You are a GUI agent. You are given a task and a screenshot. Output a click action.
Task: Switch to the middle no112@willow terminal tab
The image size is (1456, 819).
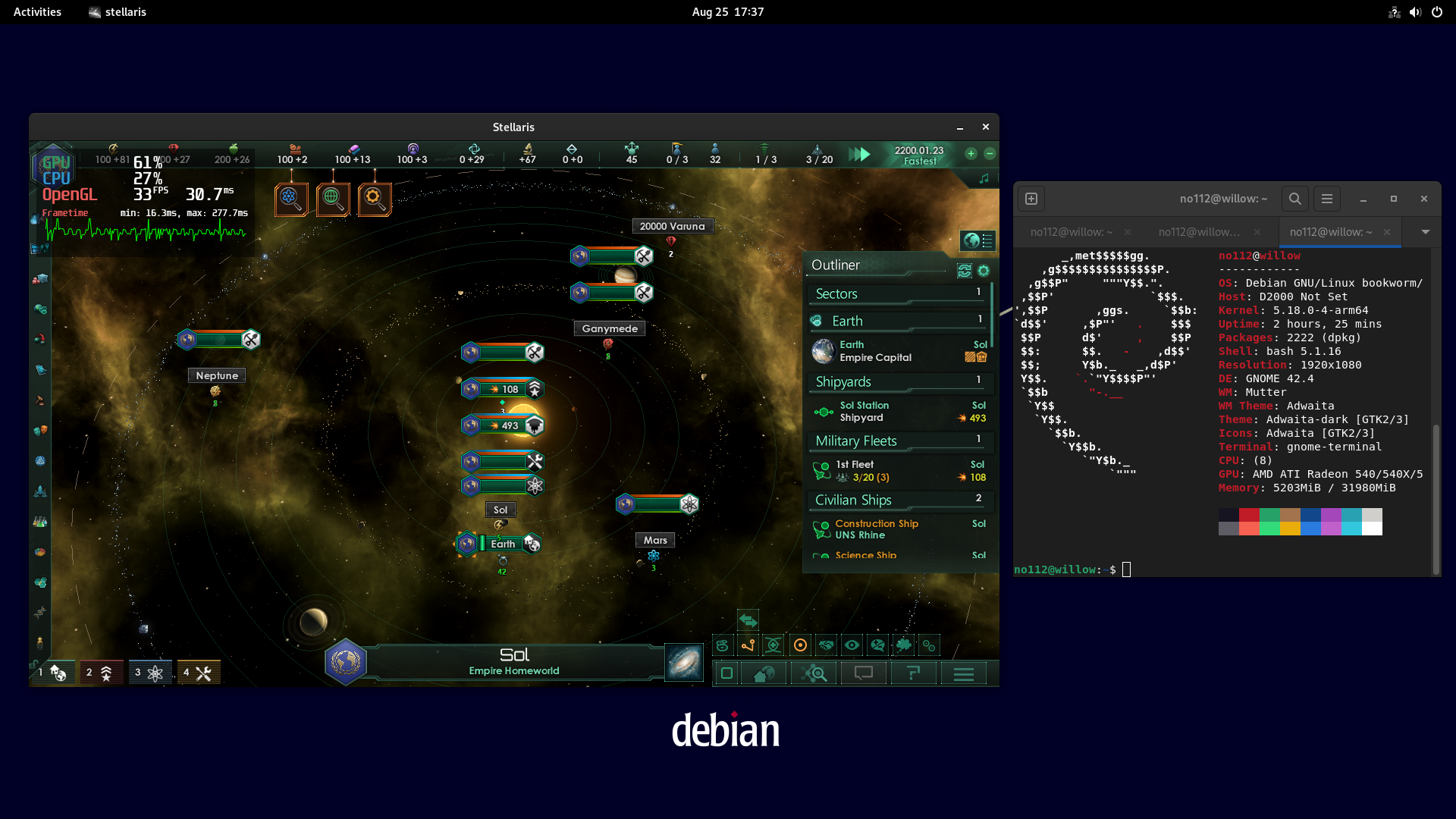click(1198, 231)
